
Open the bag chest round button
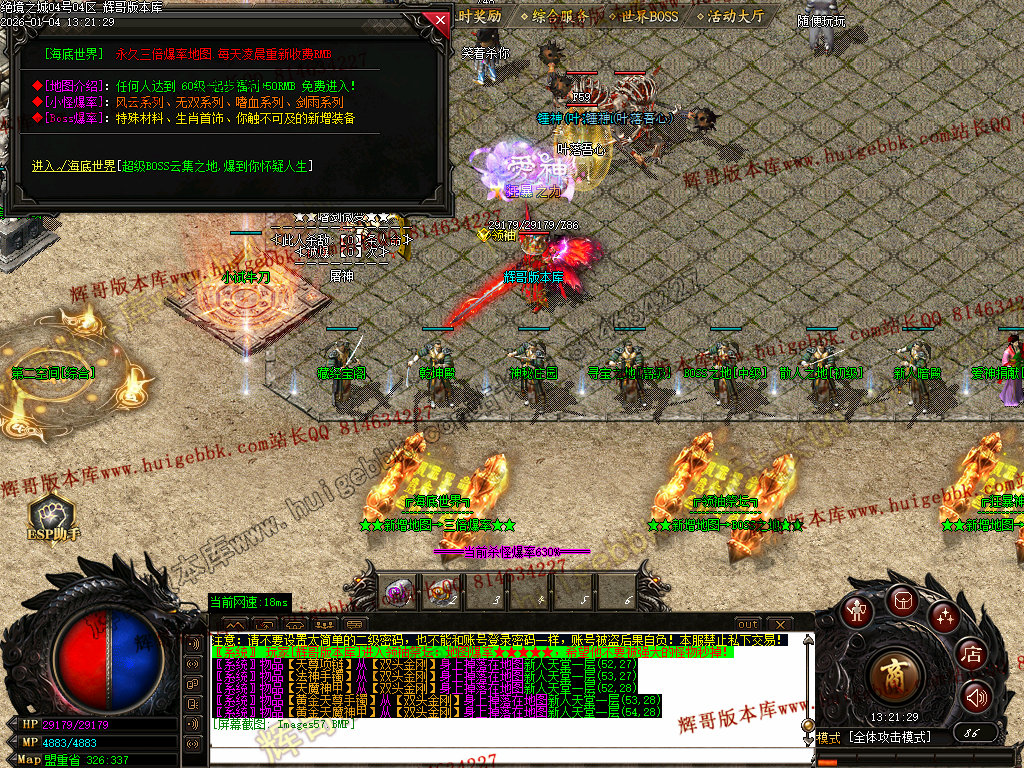pos(901,601)
